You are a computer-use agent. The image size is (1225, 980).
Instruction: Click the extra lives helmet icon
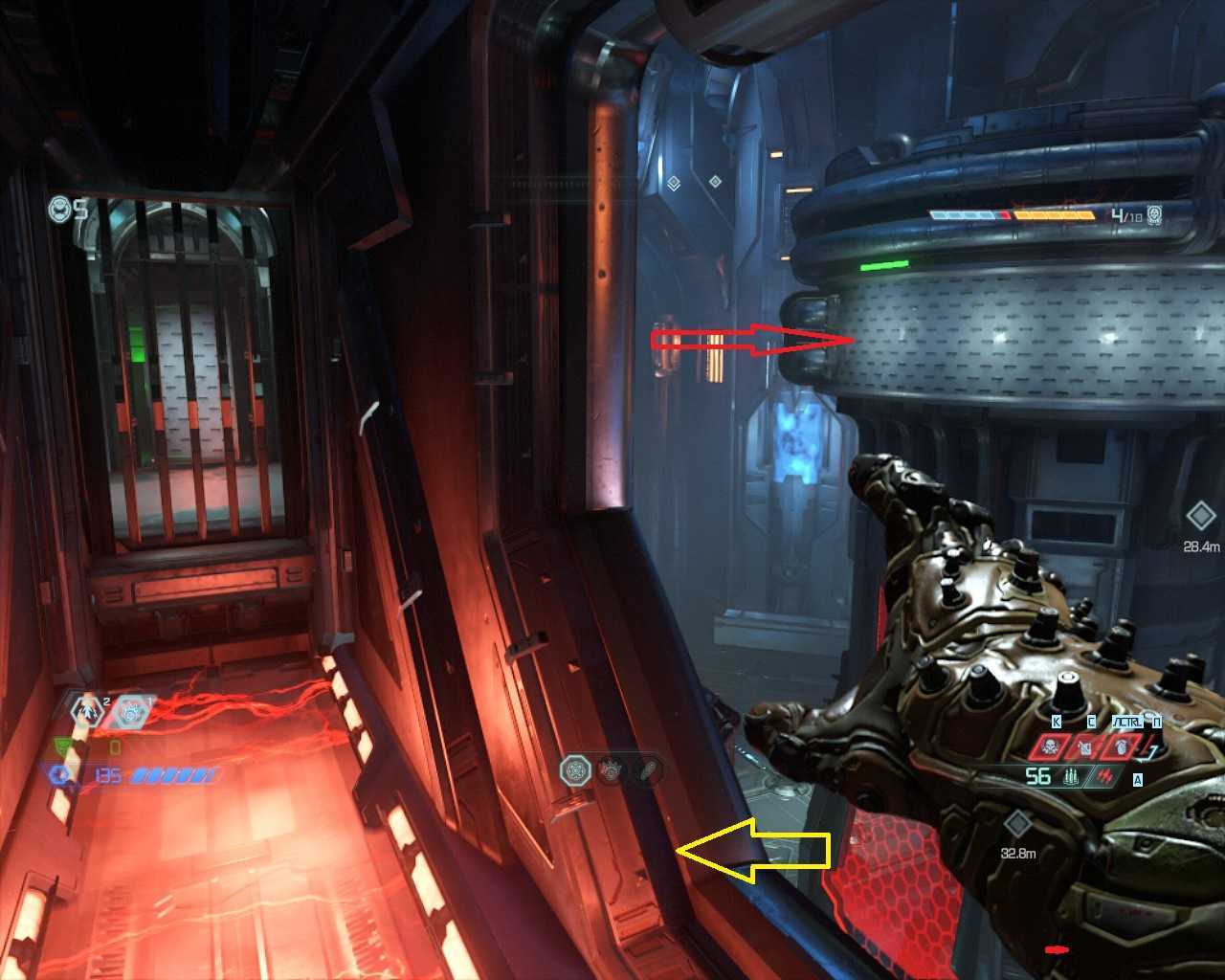tap(60, 209)
